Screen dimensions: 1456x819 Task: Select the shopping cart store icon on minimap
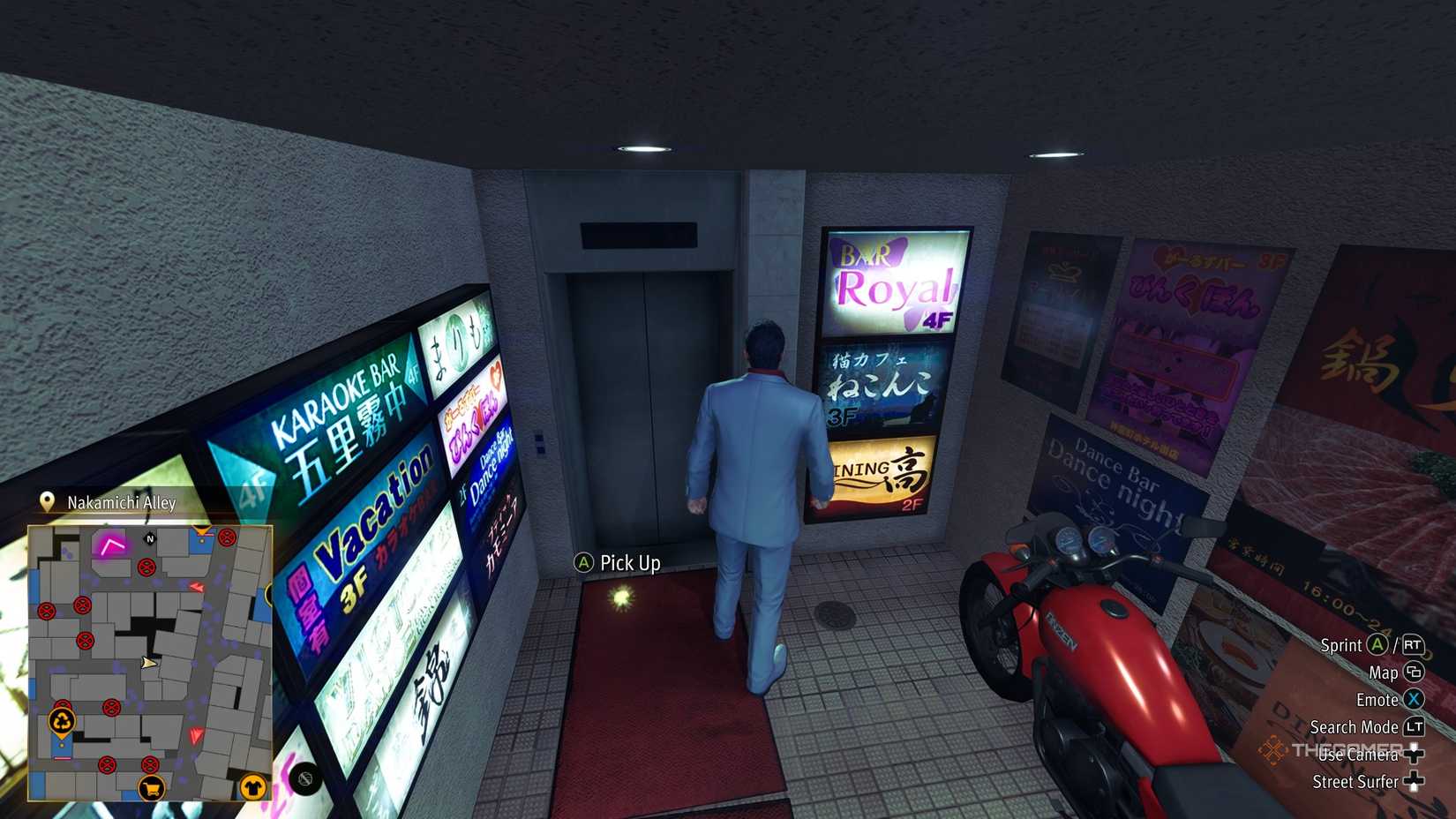click(153, 789)
